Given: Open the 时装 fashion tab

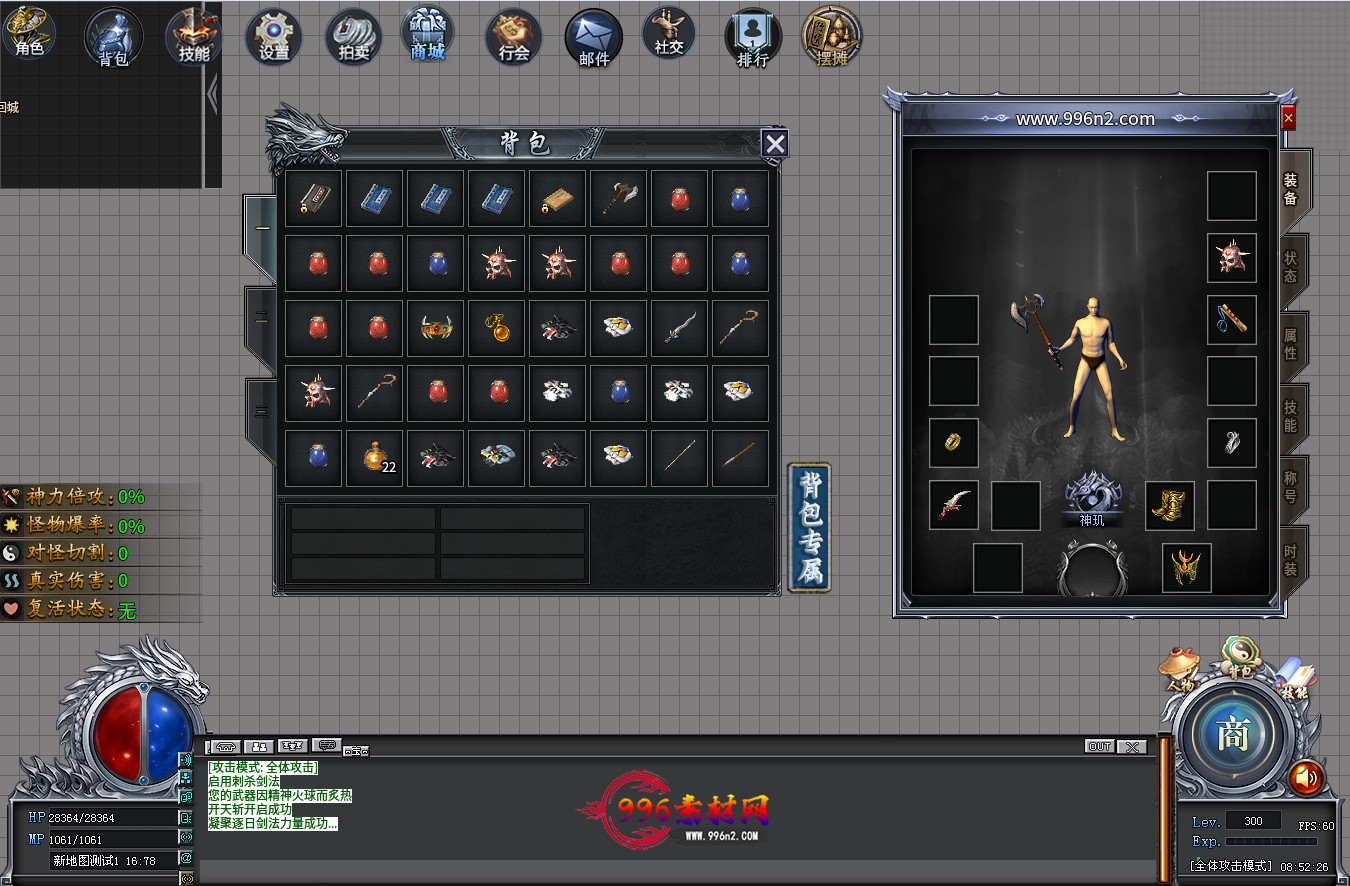Looking at the screenshot, I should 1291,560.
